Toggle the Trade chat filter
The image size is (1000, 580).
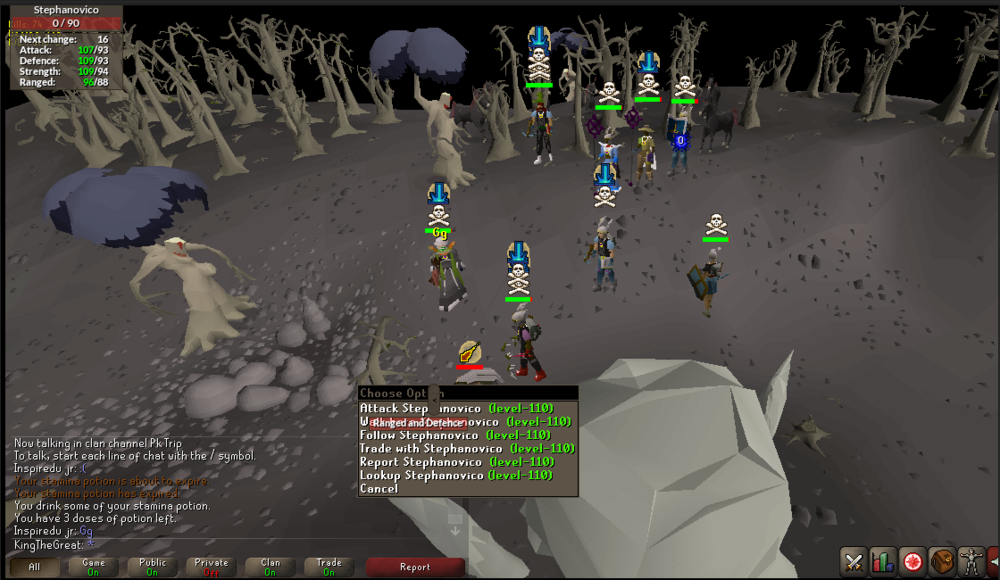[x=329, y=567]
